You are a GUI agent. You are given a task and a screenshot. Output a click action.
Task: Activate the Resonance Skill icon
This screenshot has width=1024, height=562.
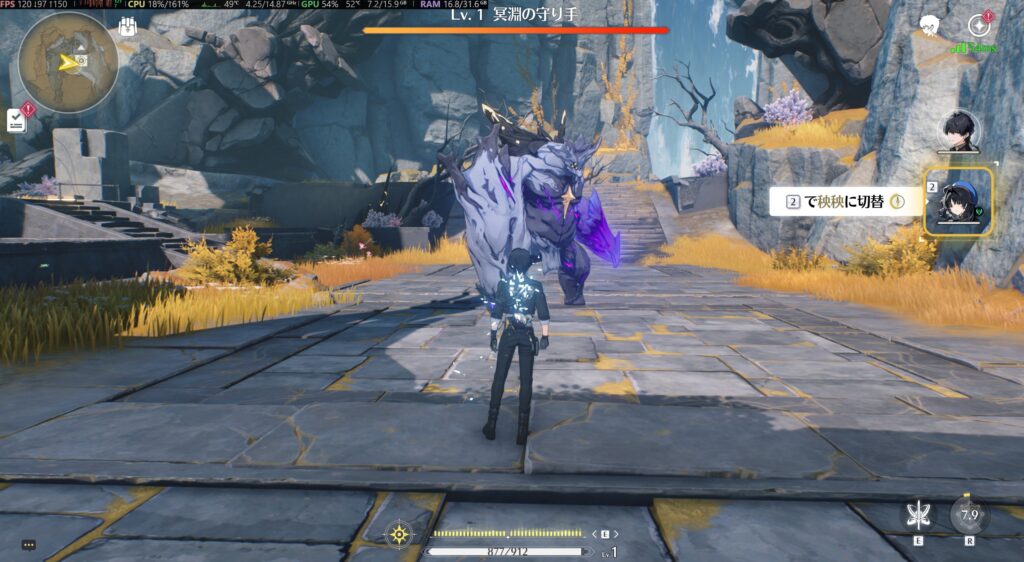pyautogui.click(x=913, y=516)
